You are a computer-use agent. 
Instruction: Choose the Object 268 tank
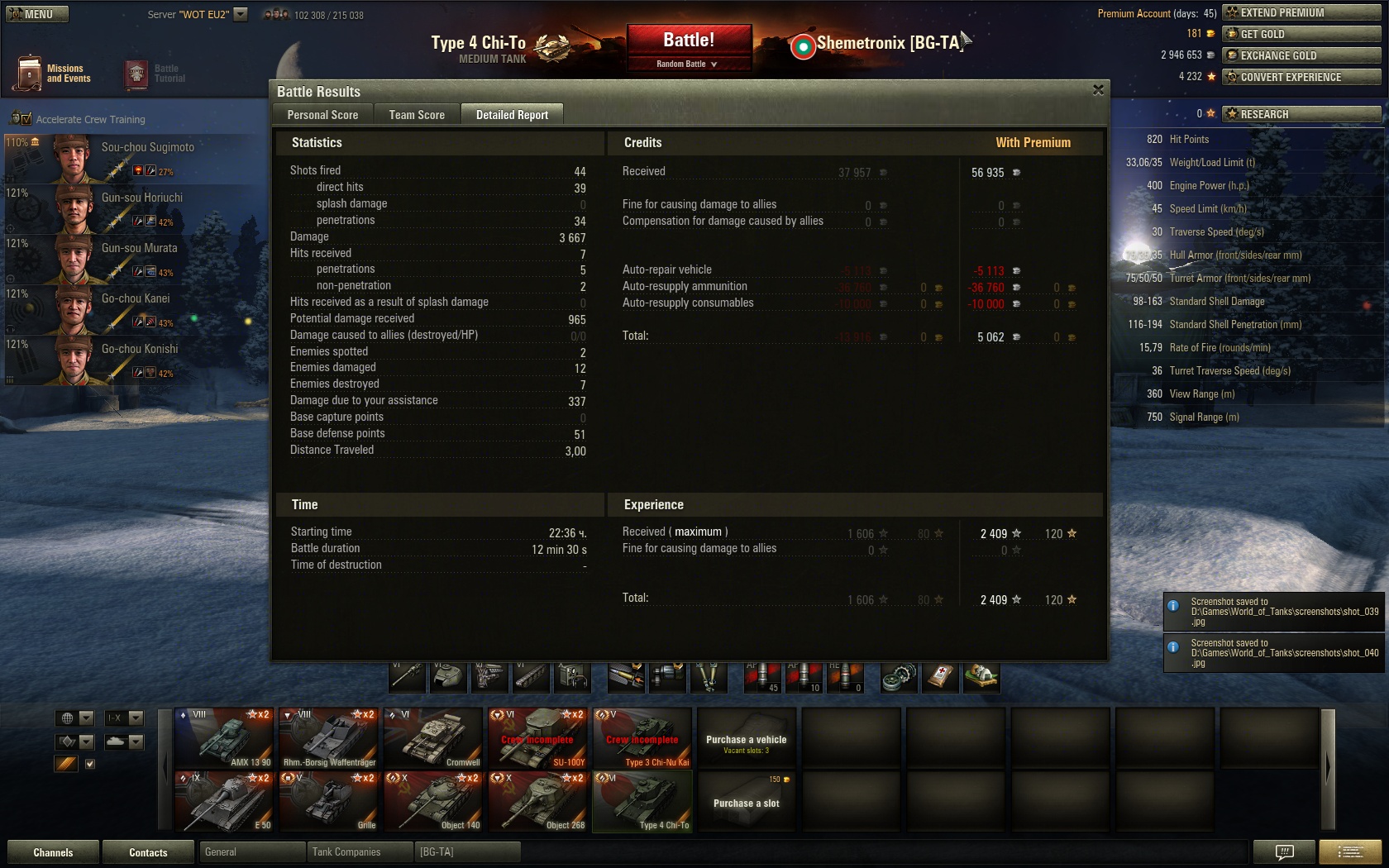[x=538, y=801]
